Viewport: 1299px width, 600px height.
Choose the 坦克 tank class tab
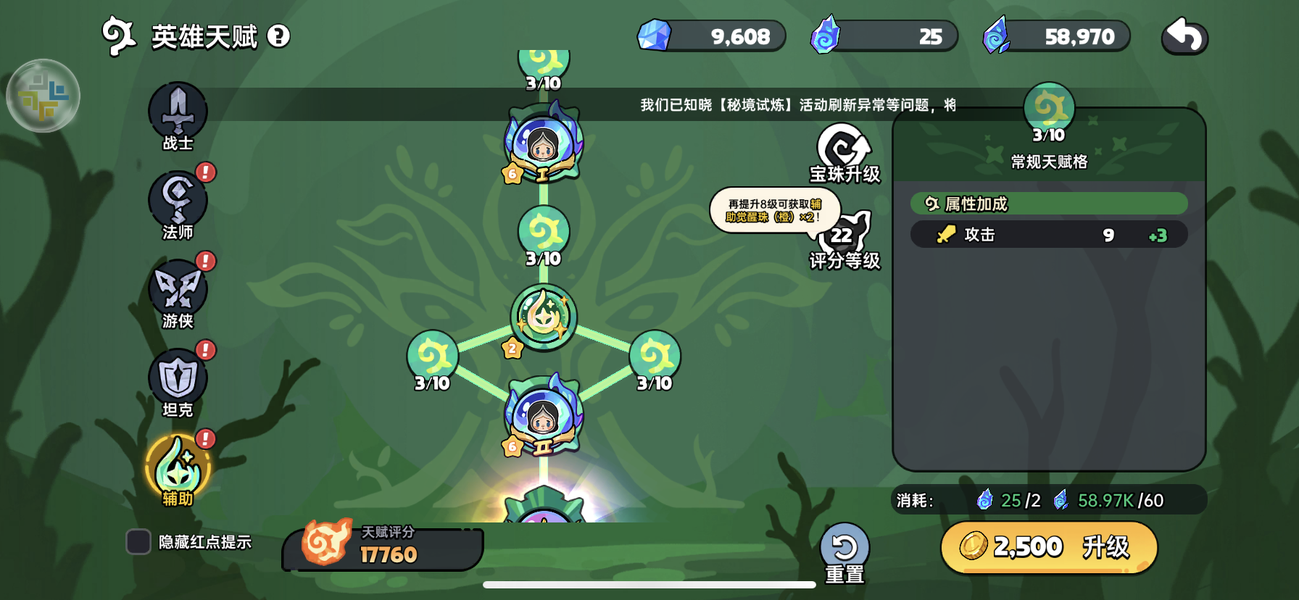coord(178,379)
